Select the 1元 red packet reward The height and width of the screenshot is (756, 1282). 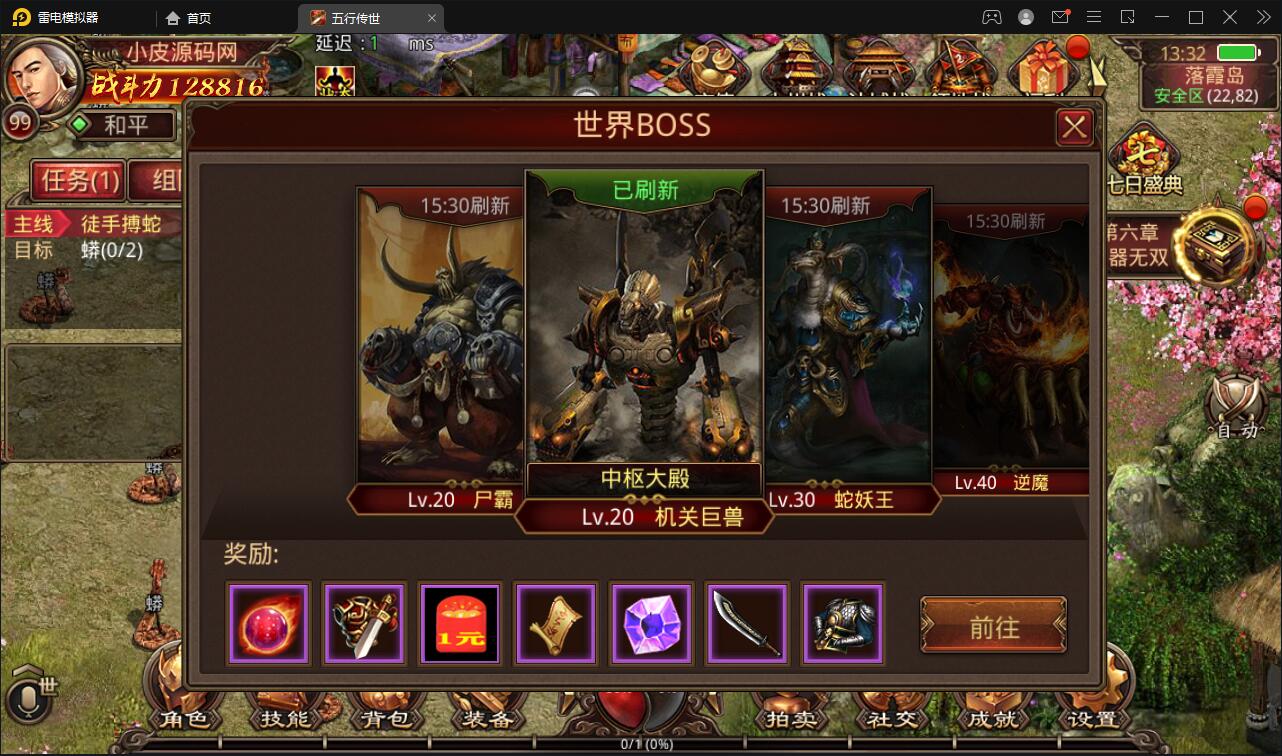[x=460, y=623]
